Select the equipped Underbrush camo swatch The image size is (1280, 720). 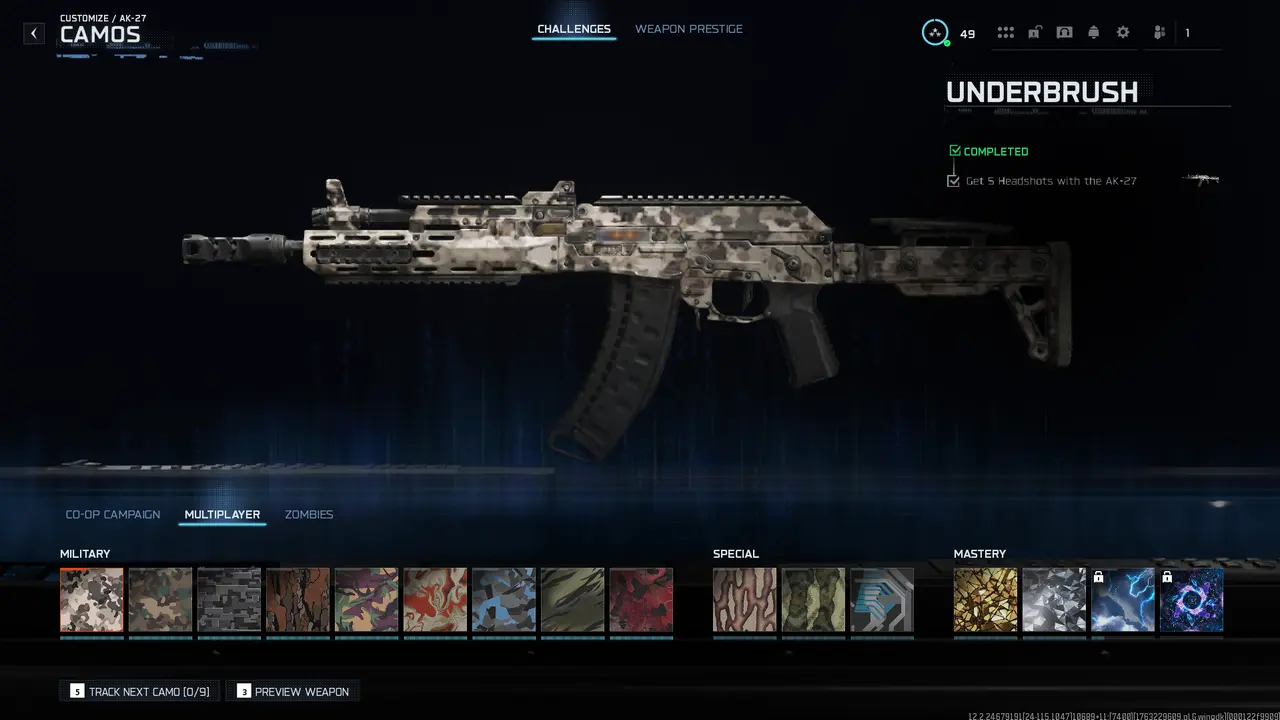pyautogui.click(x=91, y=599)
